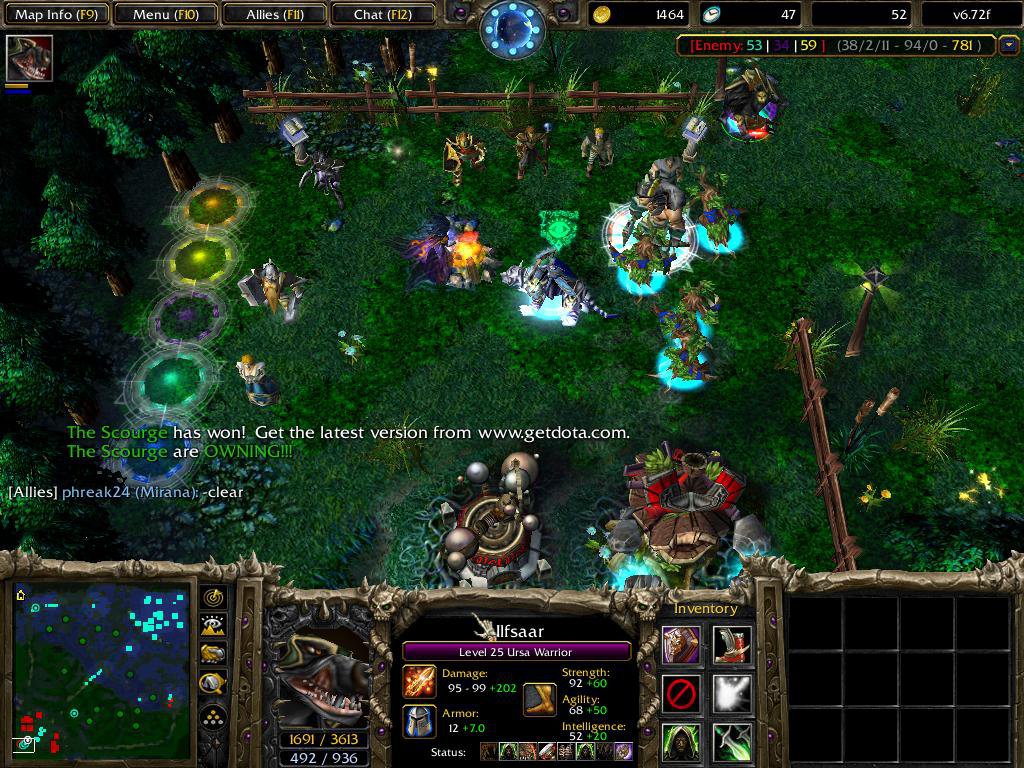Open the Allies (F11) menu
The image size is (1024, 768).
tap(274, 14)
